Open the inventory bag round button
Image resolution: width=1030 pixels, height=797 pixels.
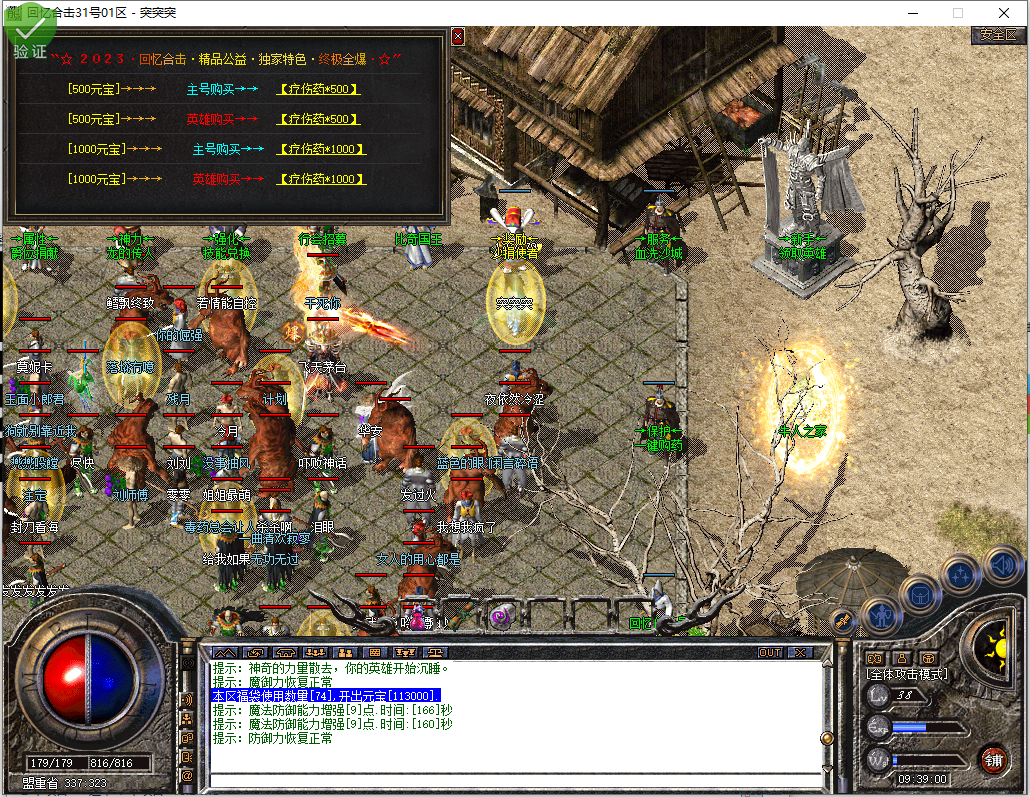click(x=920, y=594)
